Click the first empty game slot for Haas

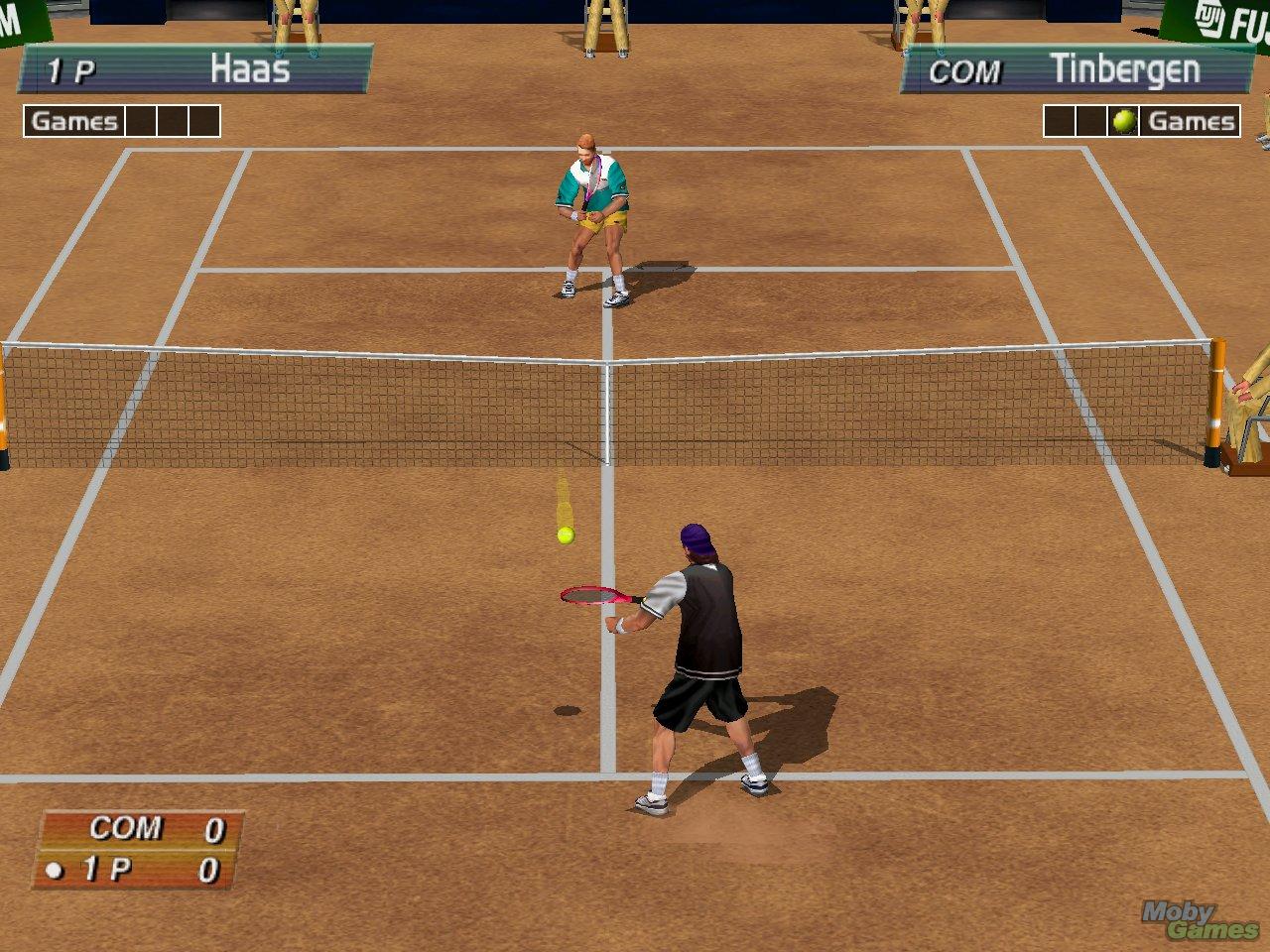tap(140, 120)
